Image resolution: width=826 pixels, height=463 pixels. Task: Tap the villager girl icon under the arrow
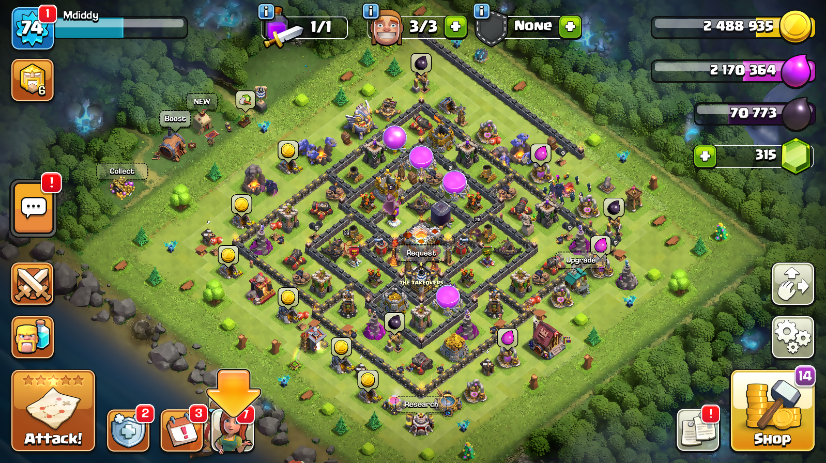(232, 431)
